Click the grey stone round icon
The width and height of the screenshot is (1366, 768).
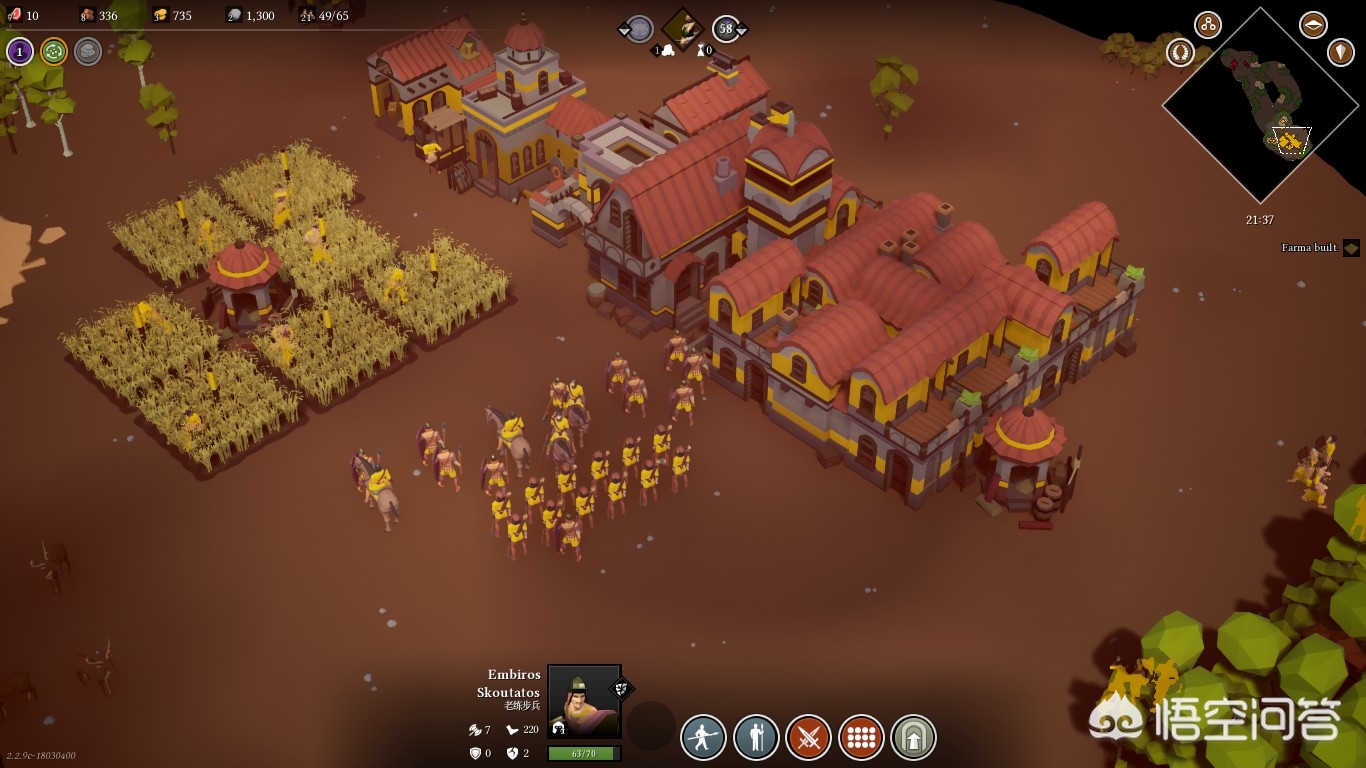pyautogui.click(x=88, y=51)
